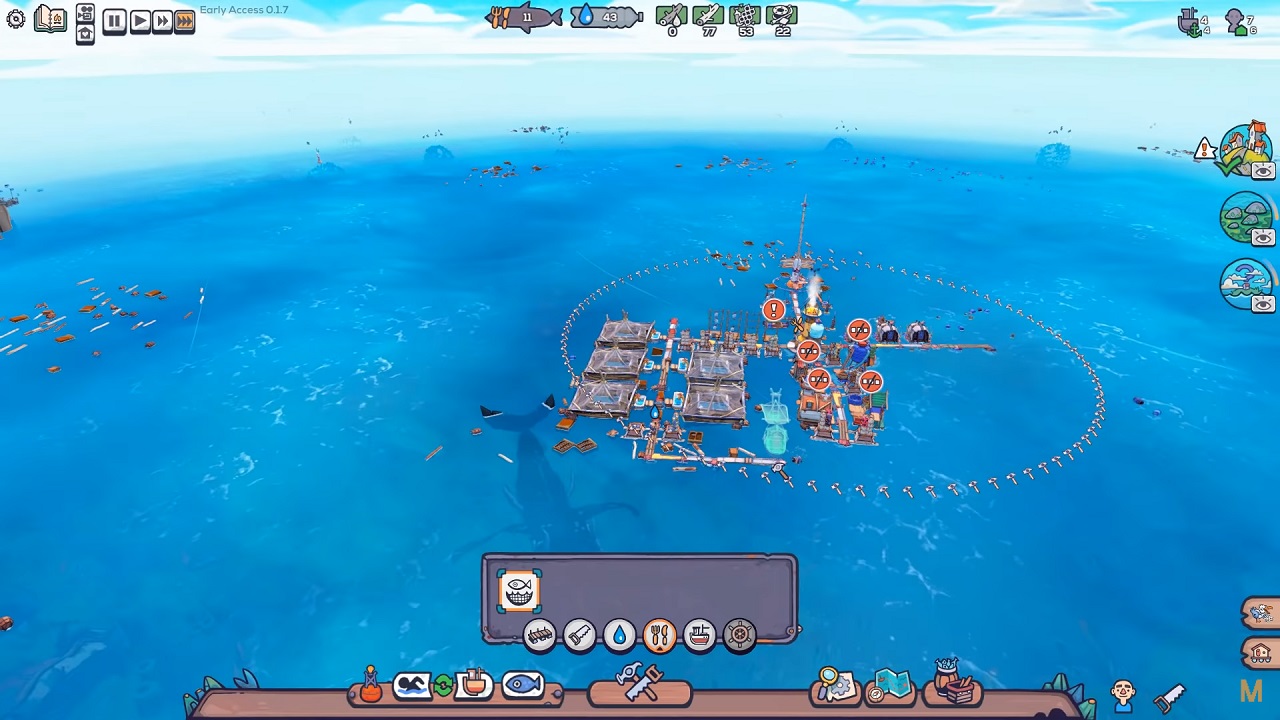Viewport: 1280px width, 720px height.
Task: Open the journal book
Action: click(50, 19)
